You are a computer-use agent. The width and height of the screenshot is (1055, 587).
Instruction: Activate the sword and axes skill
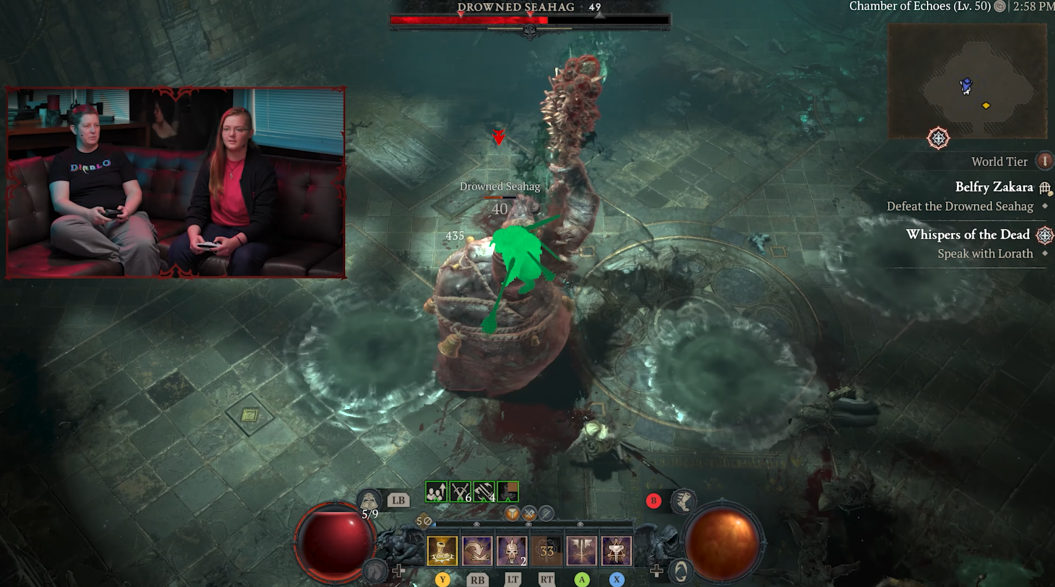(x=616, y=551)
